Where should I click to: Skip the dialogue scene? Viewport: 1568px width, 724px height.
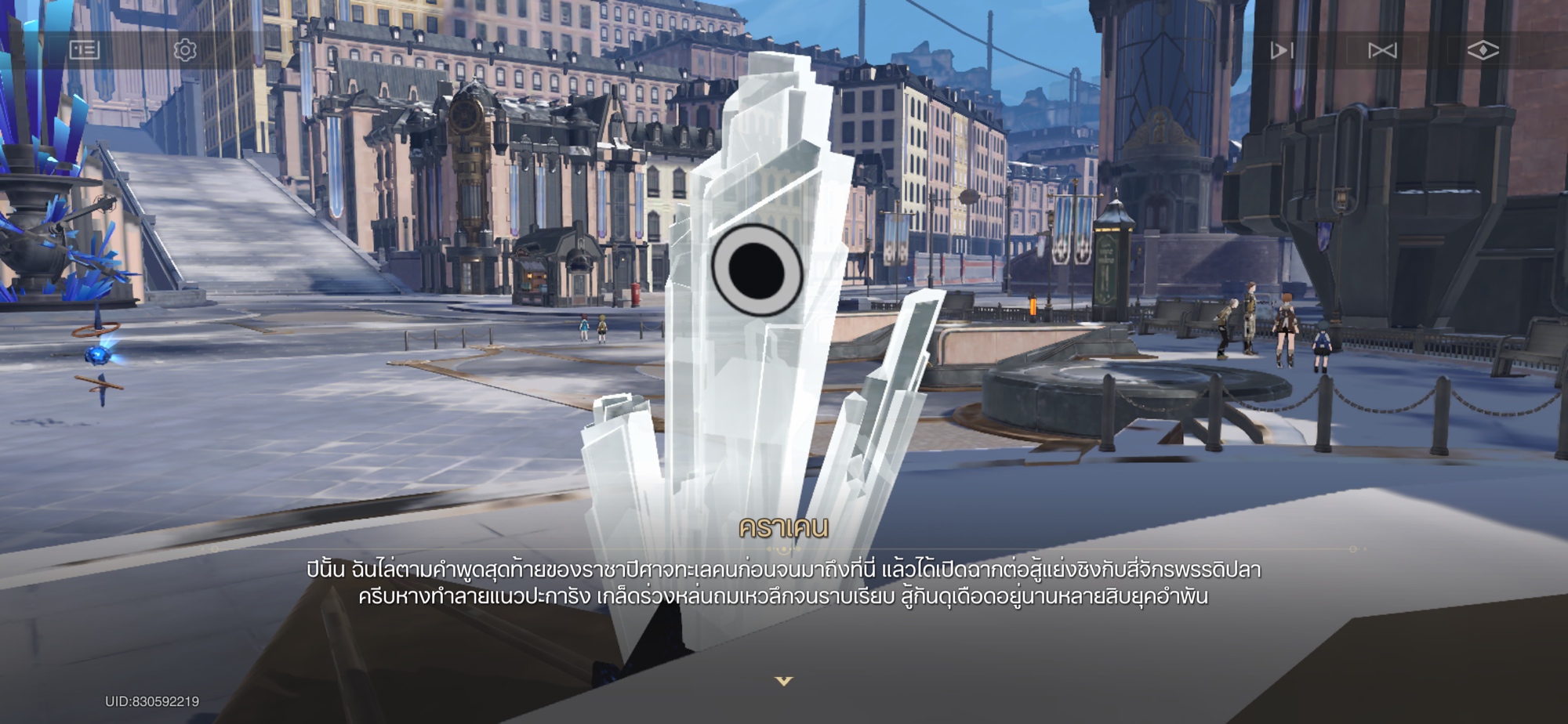[x=1382, y=51]
